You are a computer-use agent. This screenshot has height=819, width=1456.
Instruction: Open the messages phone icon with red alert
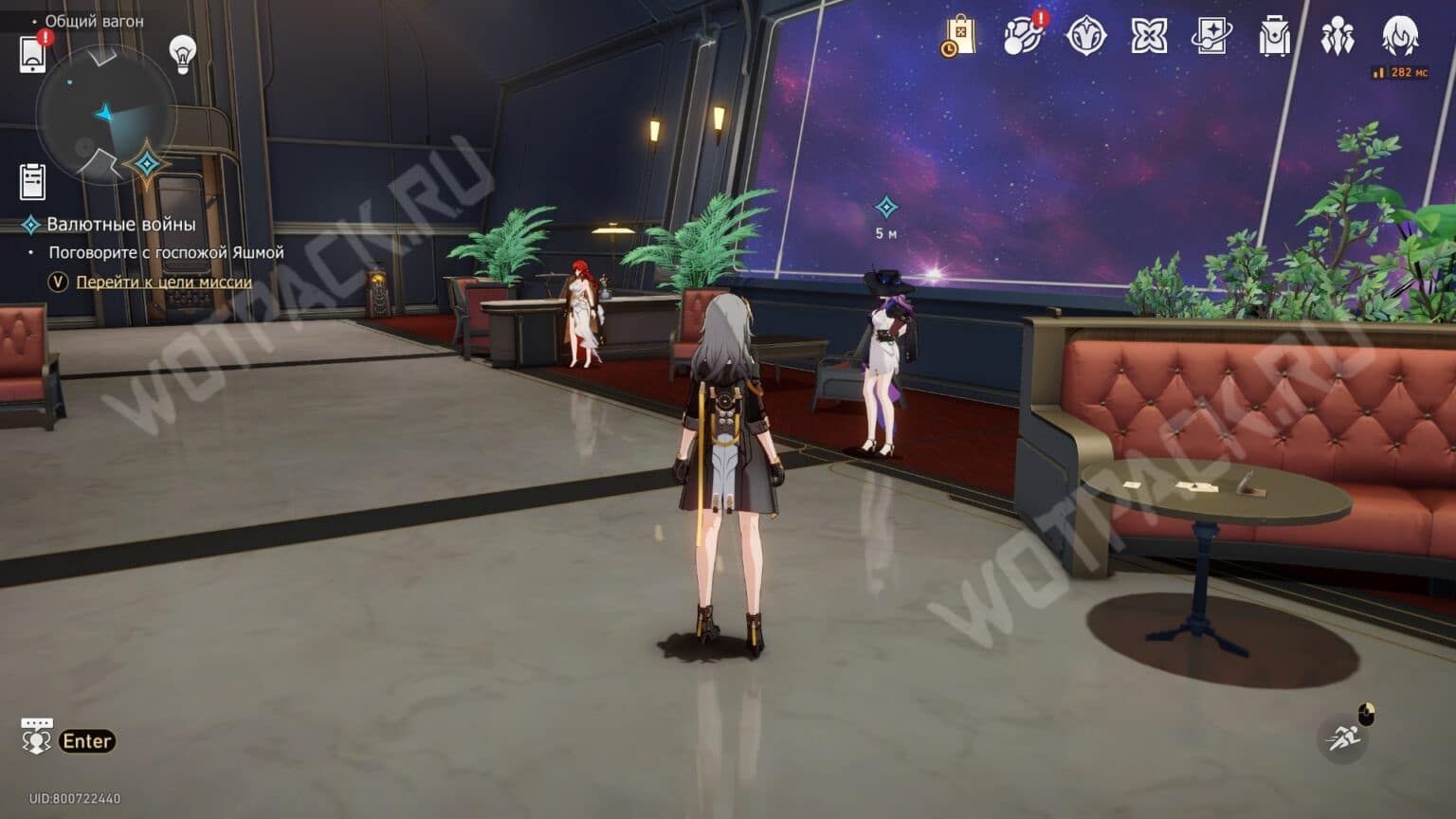click(x=34, y=53)
